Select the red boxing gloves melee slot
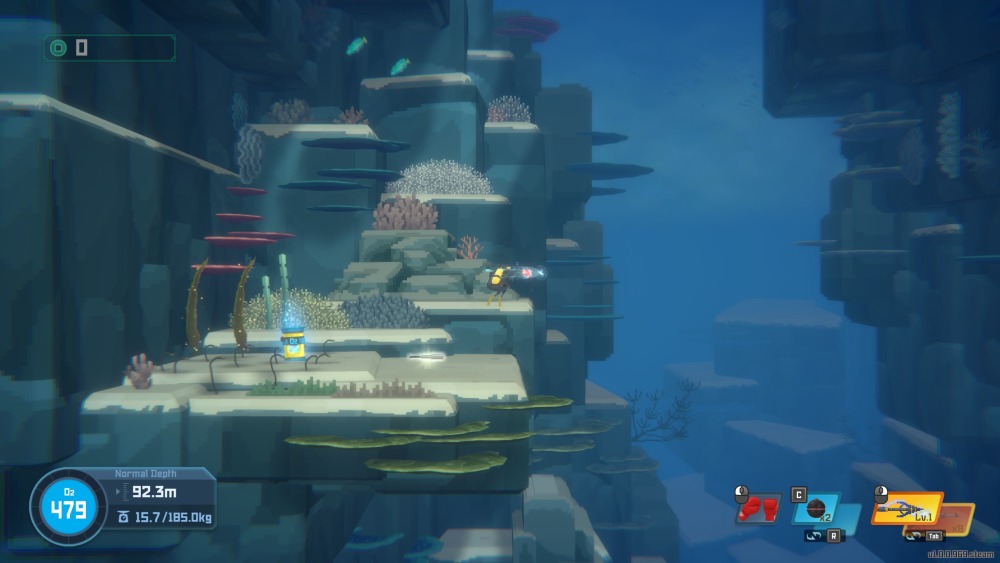The width and height of the screenshot is (1000, 563). click(x=759, y=509)
